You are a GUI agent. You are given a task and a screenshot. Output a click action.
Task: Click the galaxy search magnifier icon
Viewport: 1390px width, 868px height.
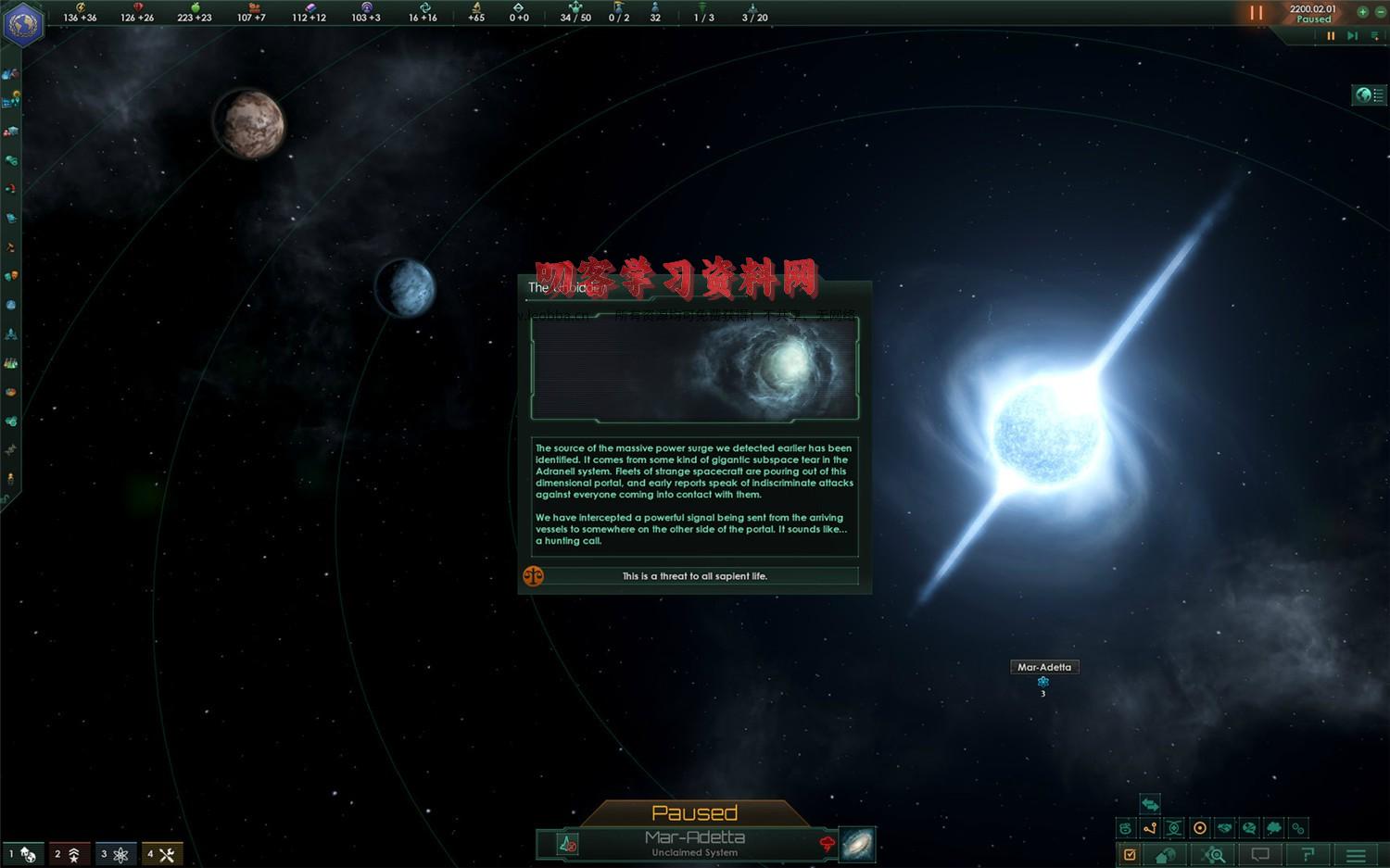(1214, 855)
